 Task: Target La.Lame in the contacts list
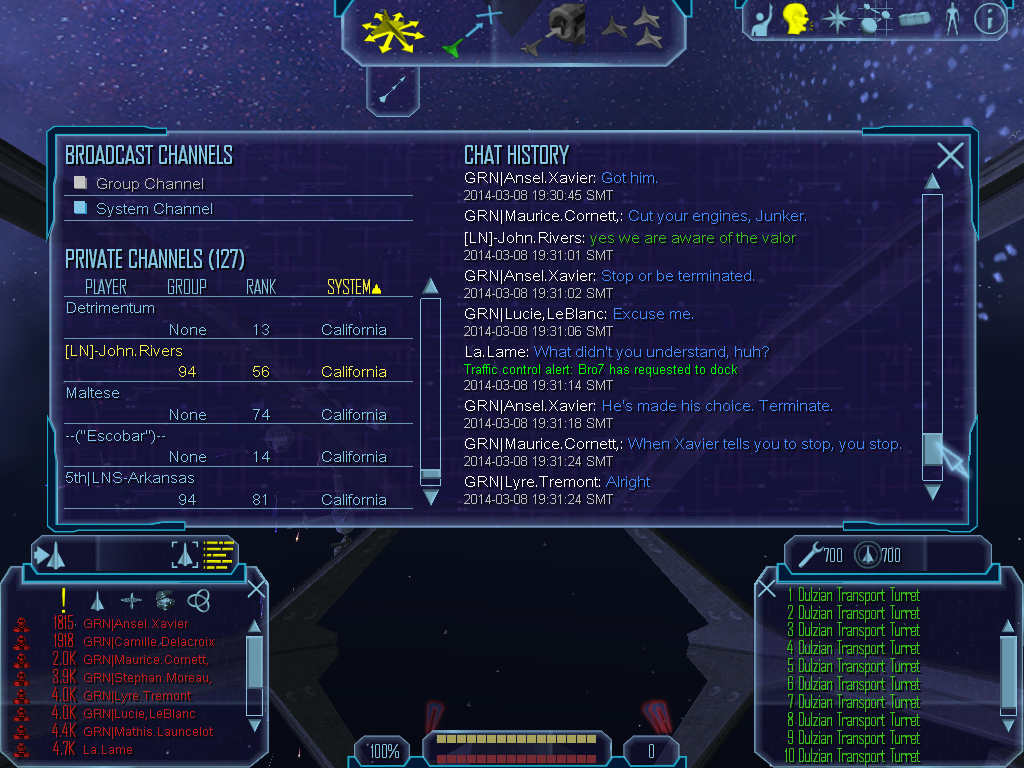point(108,749)
